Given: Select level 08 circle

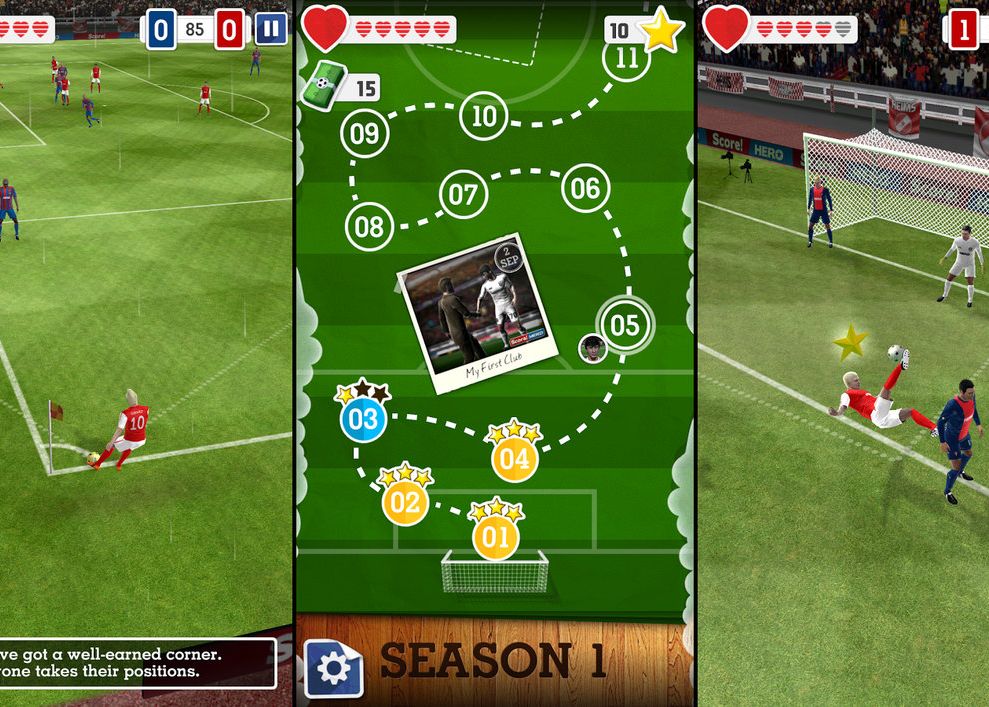Looking at the screenshot, I should click(369, 227).
